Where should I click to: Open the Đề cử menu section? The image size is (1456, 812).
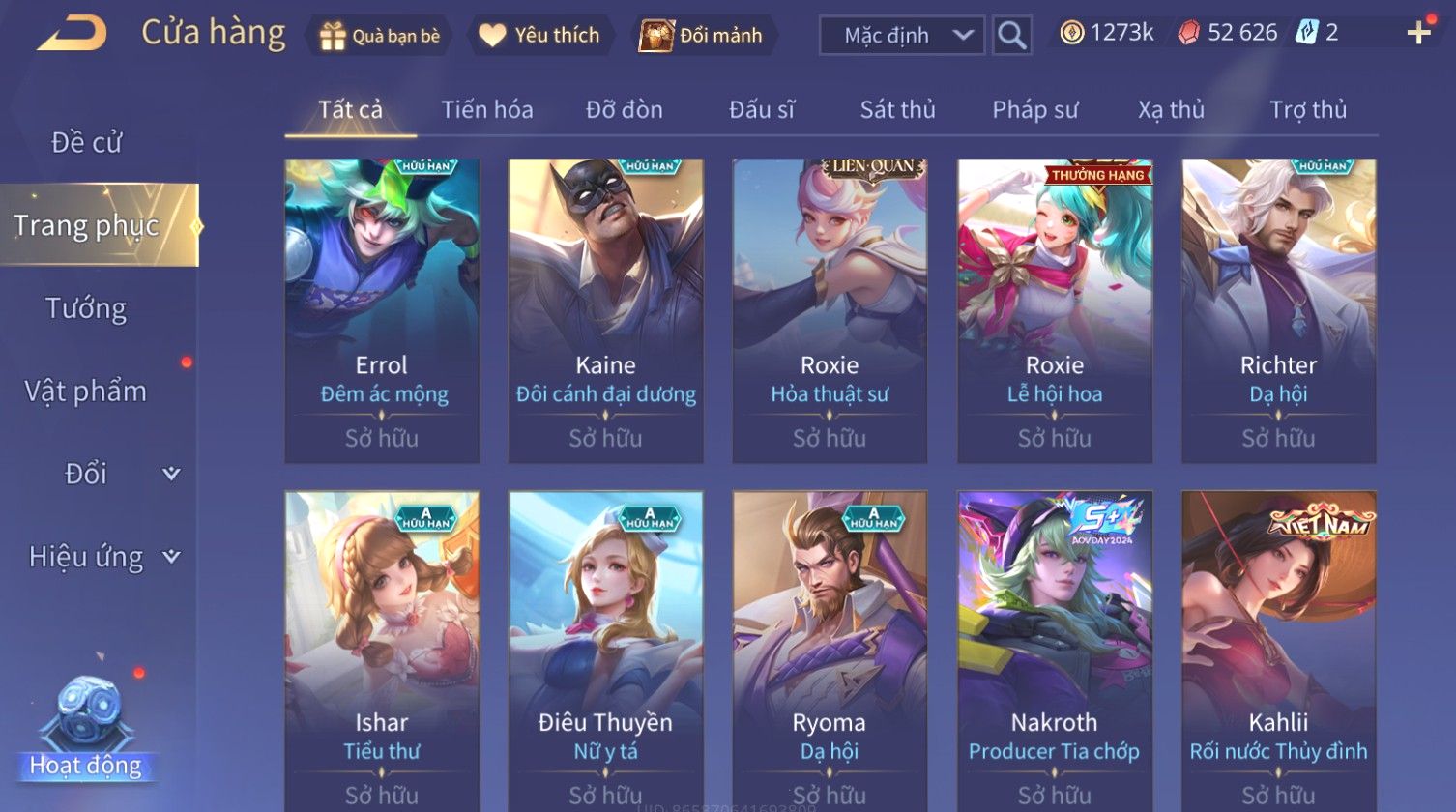tap(86, 142)
